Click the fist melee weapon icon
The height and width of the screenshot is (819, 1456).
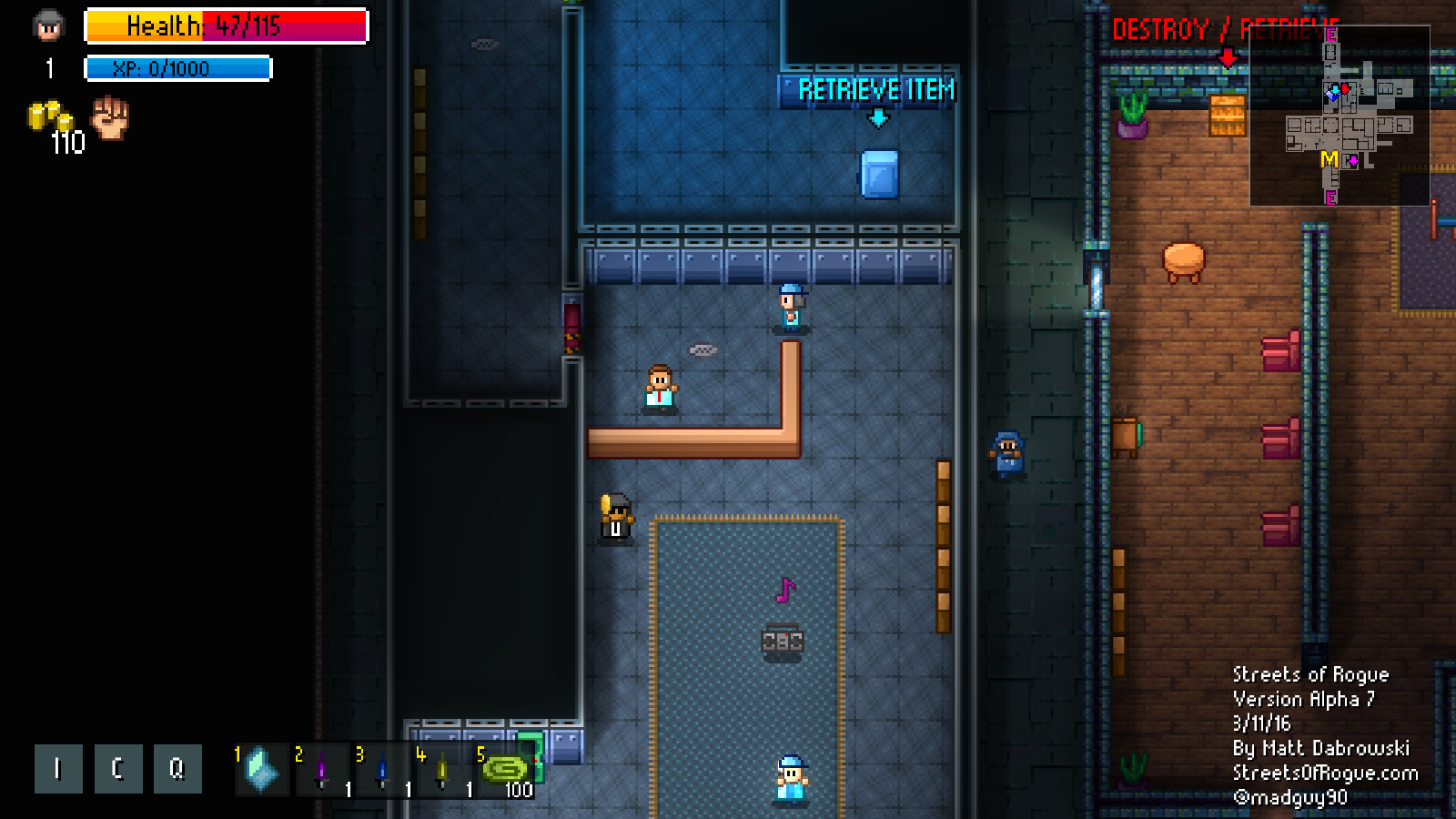point(108,121)
